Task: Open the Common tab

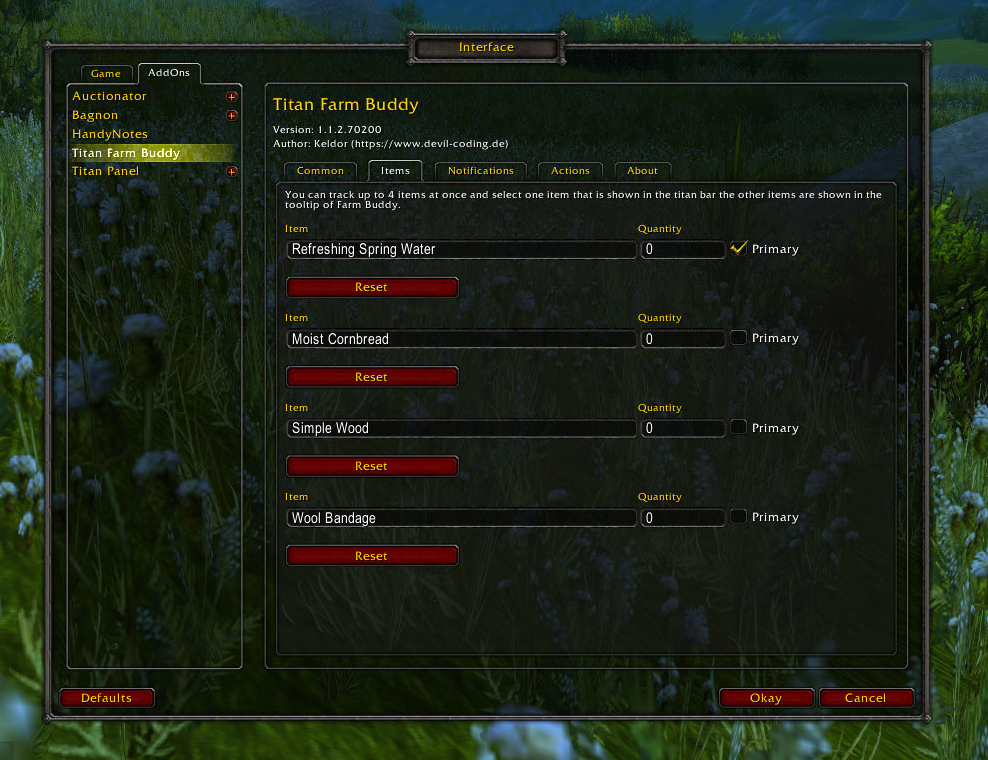Action: click(320, 171)
